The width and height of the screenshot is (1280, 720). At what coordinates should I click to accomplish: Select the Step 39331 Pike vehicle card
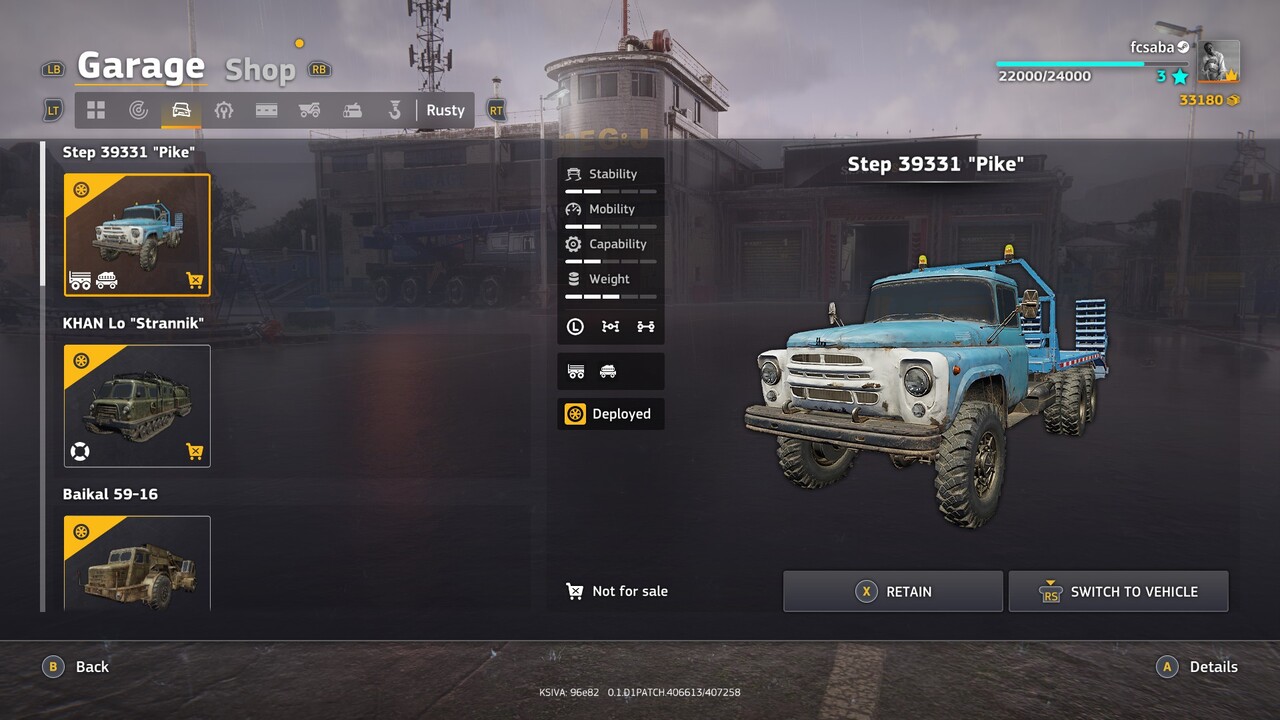click(137, 235)
